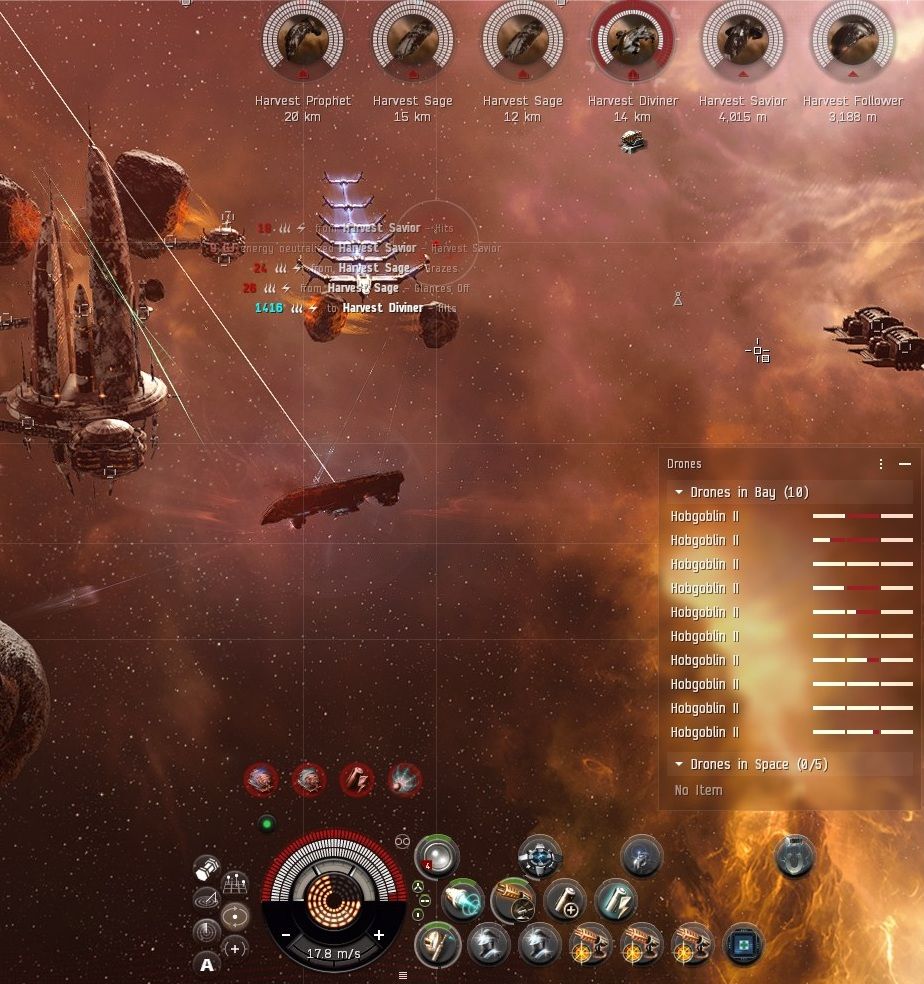
Task: Activate the blue shield module in top rack
Action: tap(540, 857)
